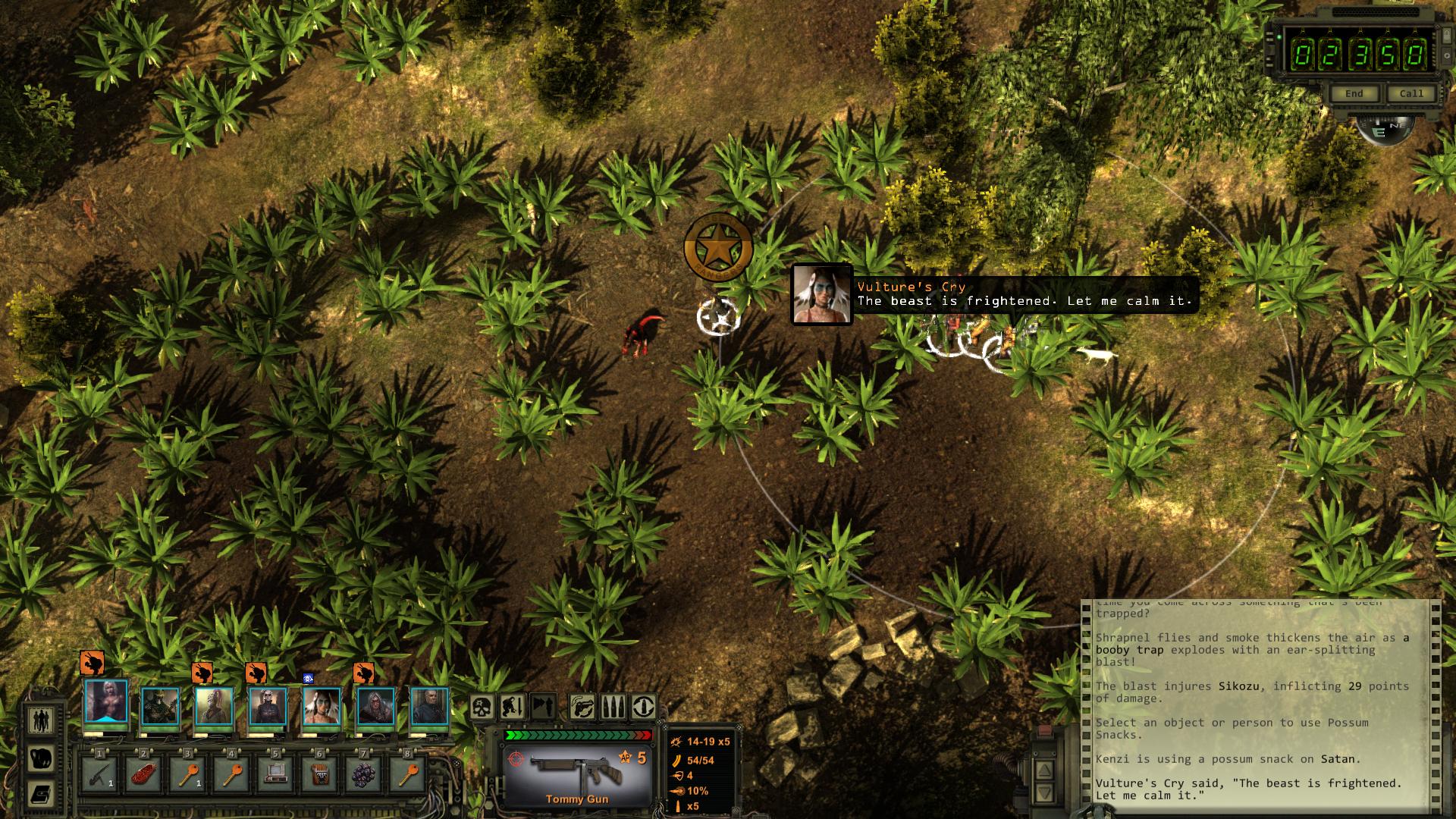Select the bald ranger's portrait
Image resolution: width=1456 pixels, height=819 pixels.
430,705
